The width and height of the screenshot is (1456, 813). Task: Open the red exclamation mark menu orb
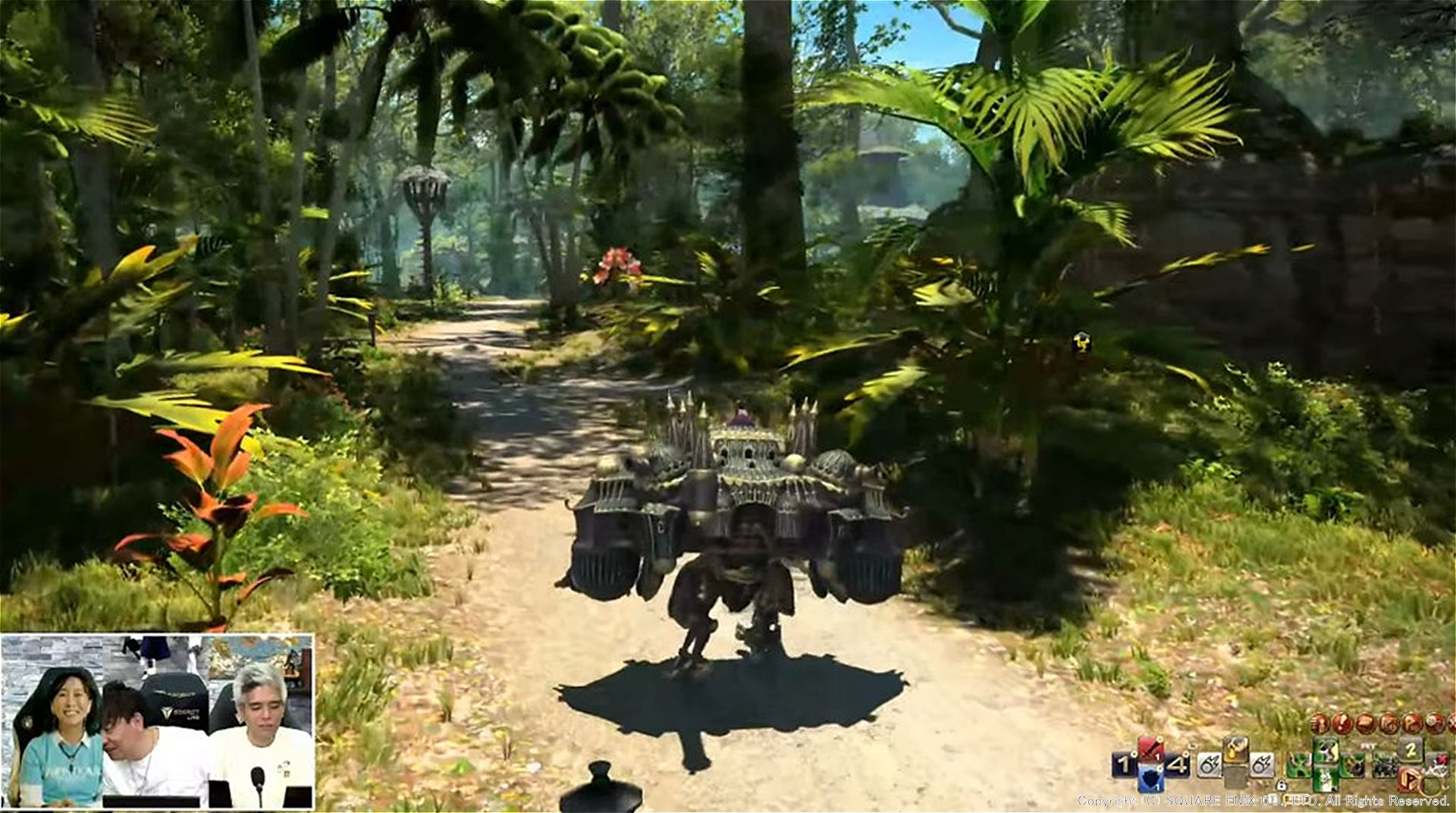[1341, 722]
